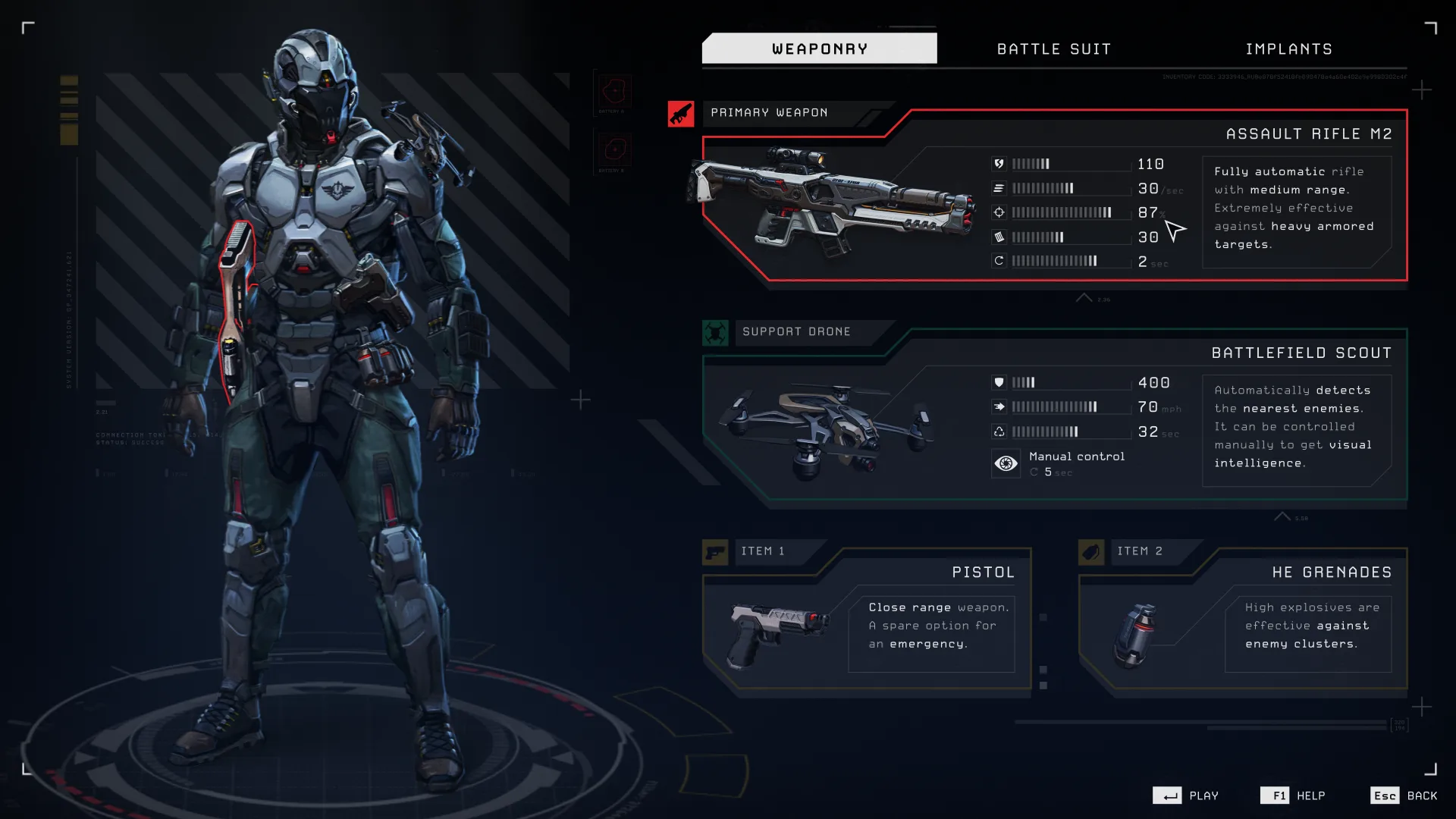Switch to the Weaponry tab
Image resolution: width=1456 pixels, height=819 pixels.
click(819, 49)
